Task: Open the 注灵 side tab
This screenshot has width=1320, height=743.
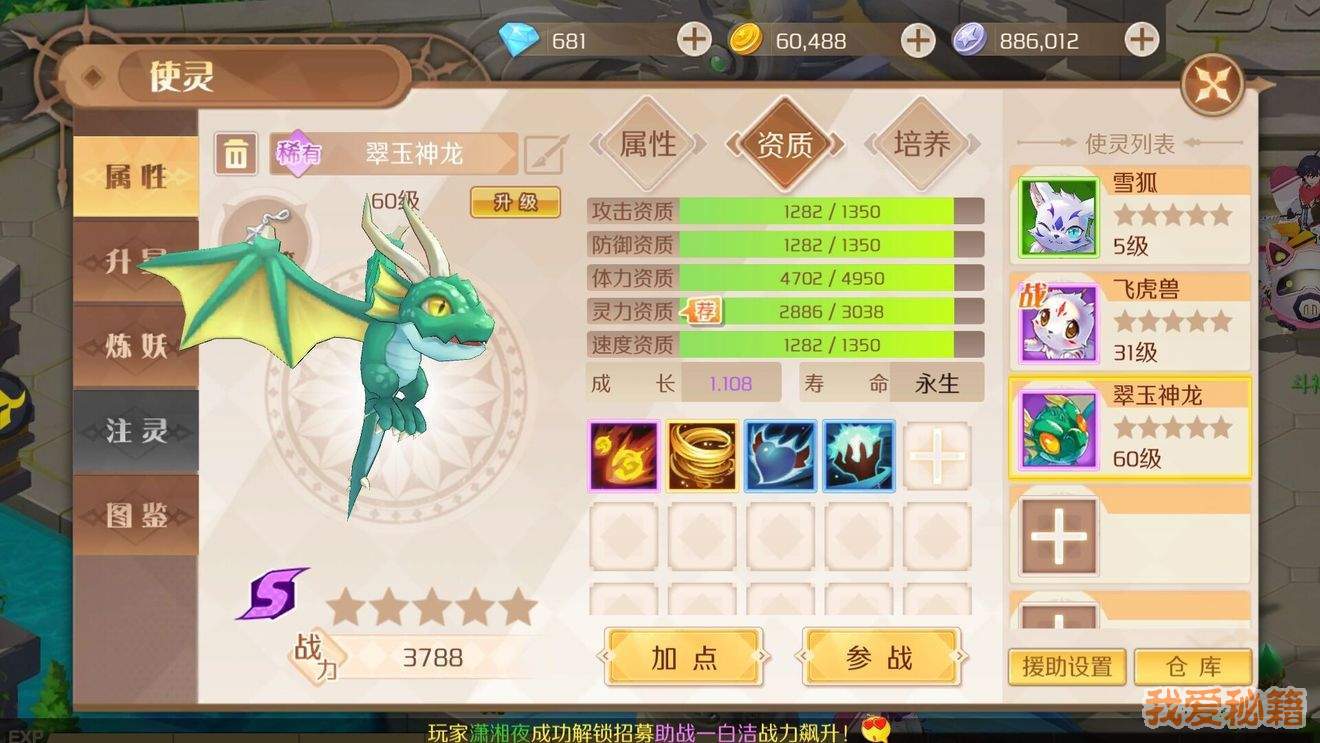Action: 136,432
